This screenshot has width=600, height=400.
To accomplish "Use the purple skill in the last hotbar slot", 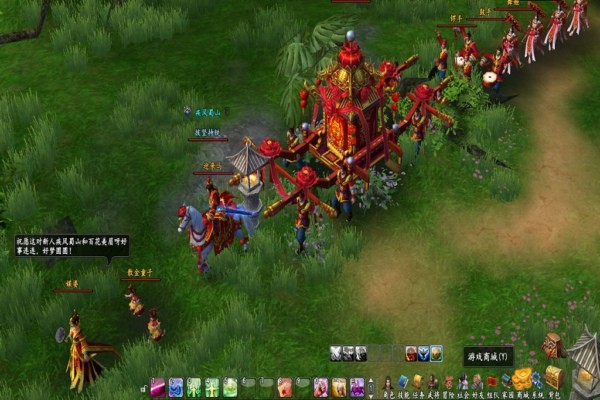I will pyautogui.click(x=356, y=386).
